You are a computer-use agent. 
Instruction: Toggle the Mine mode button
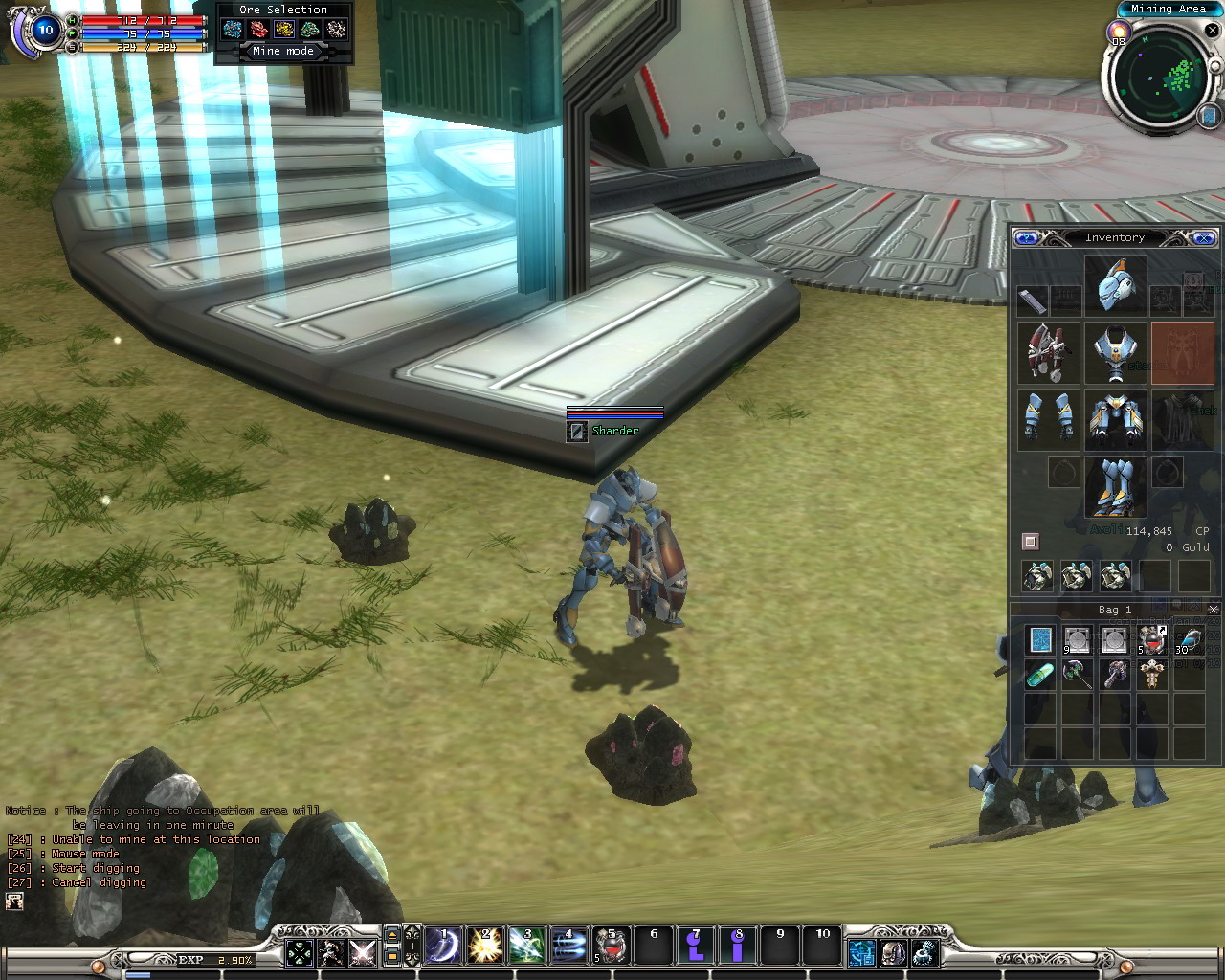tap(283, 52)
